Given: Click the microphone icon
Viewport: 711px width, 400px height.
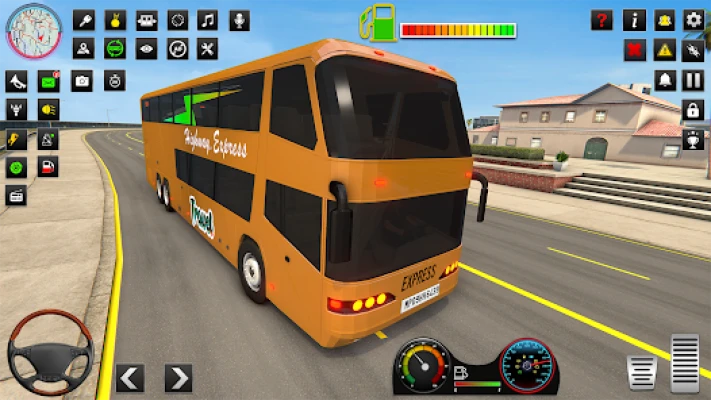Looking at the screenshot, I should (x=239, y=20).
